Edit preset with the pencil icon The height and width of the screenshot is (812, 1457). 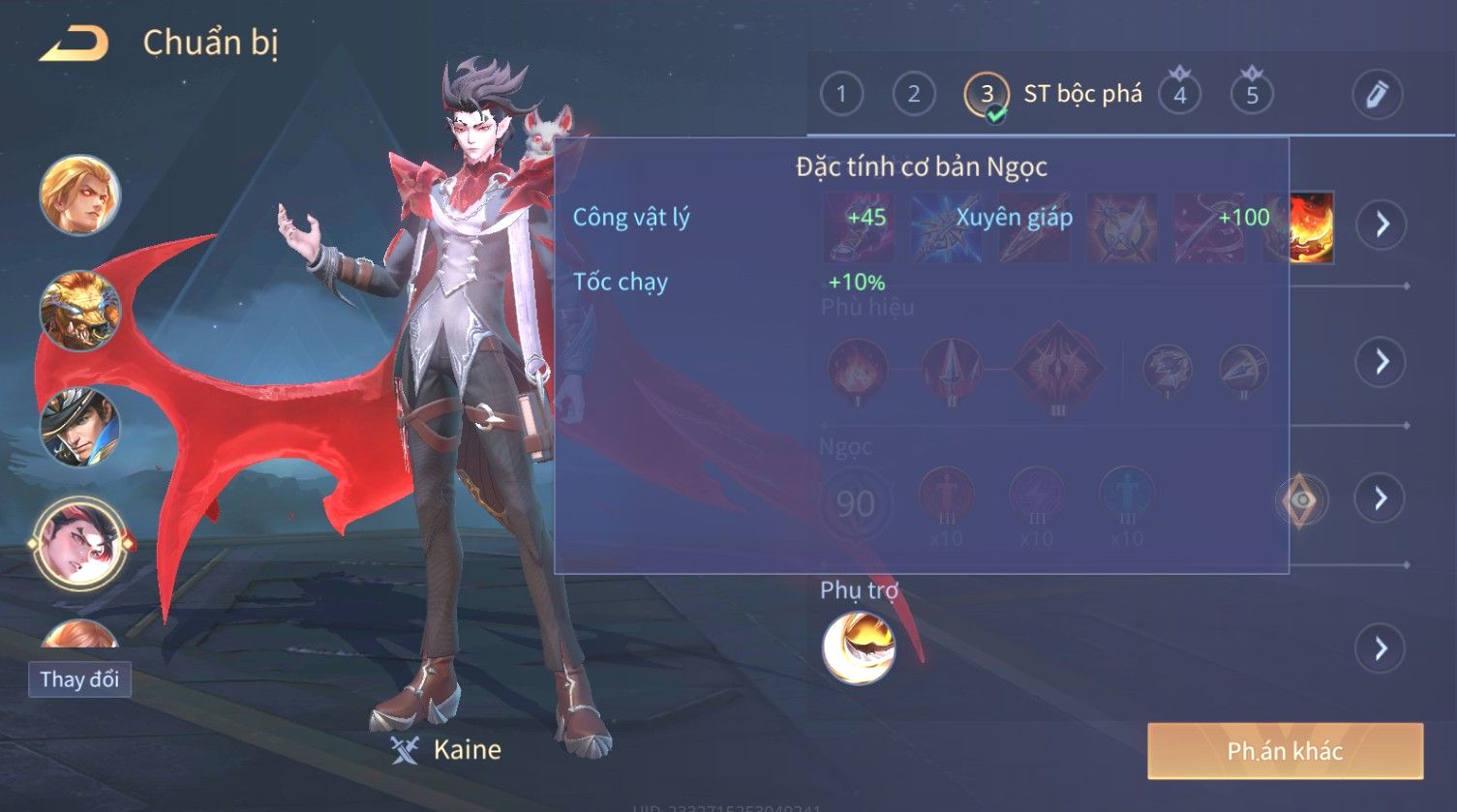coord(1377,94)
